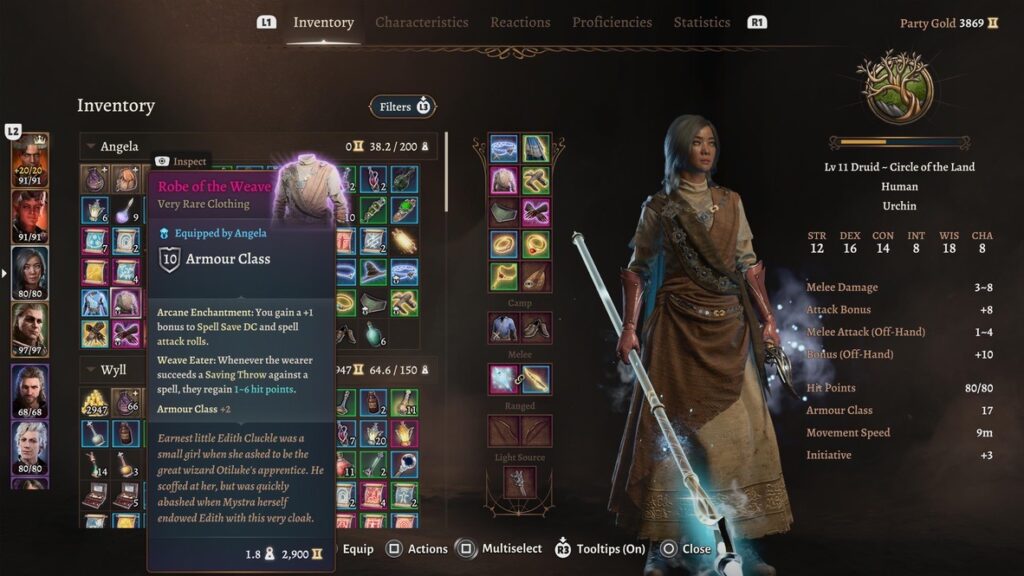
Task: Open the inventory Filters button
Action: click(402, 106)
